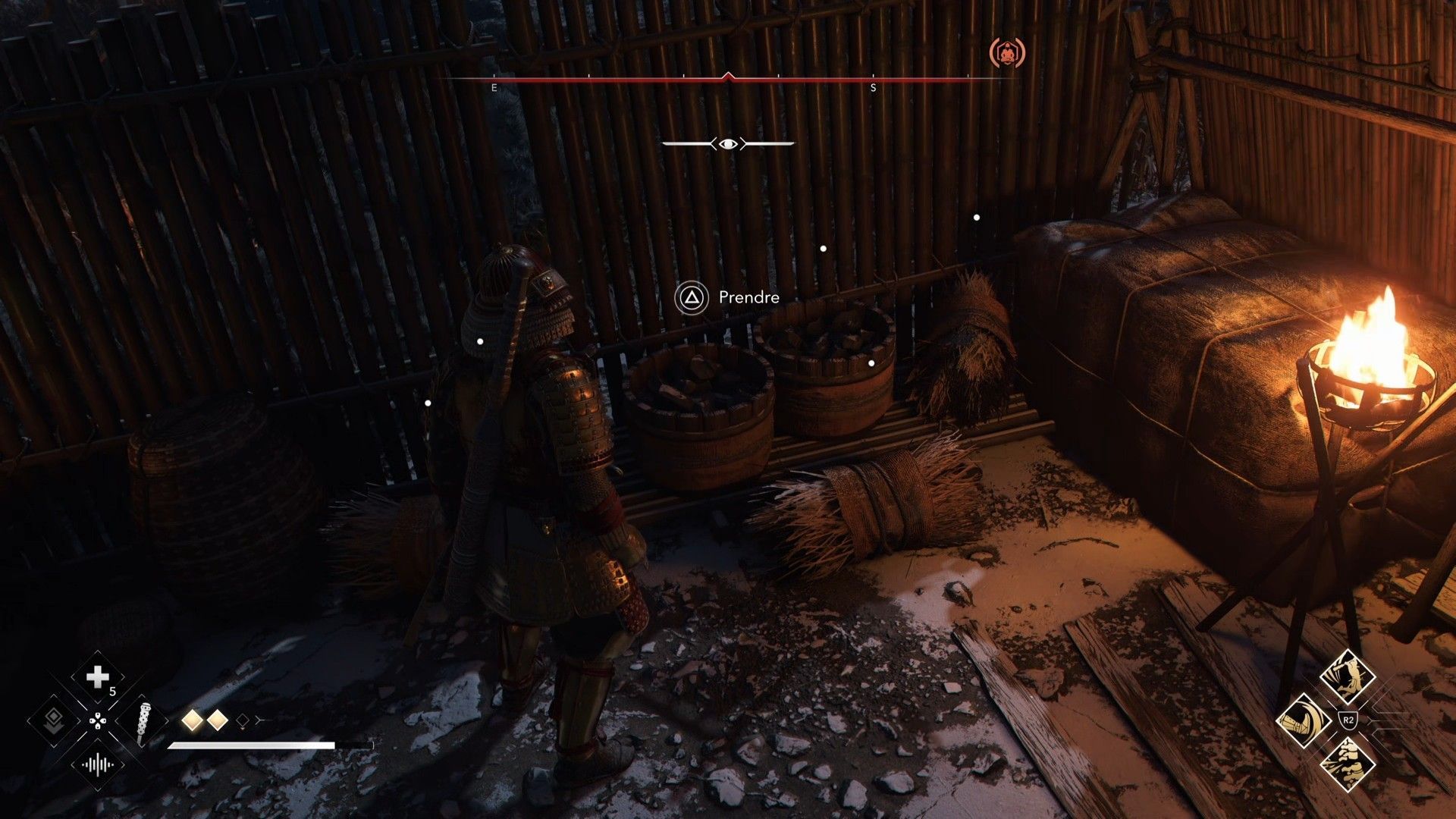Screen dimensions: 1456x819
Task: Trigger the armored arm sweep ability
Action: (x=1304, y=720)
